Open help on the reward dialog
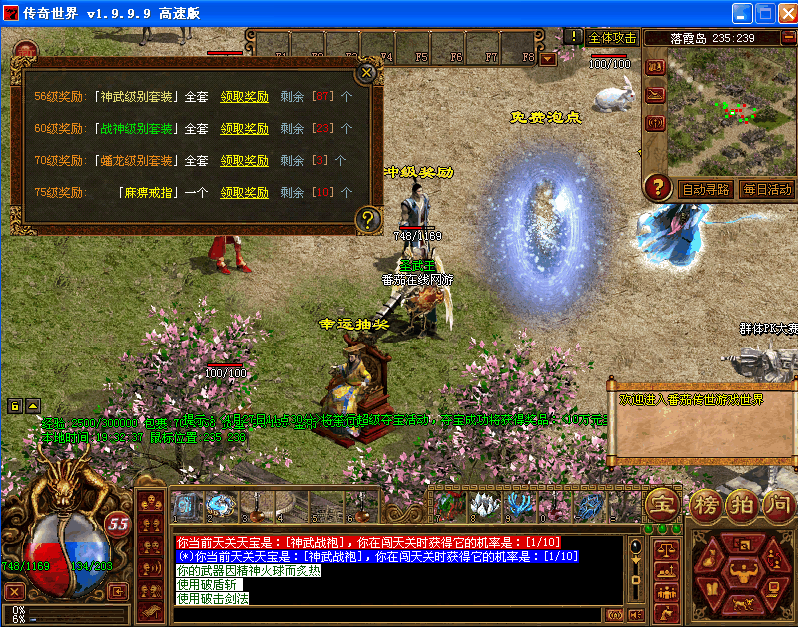 point(367,219)
